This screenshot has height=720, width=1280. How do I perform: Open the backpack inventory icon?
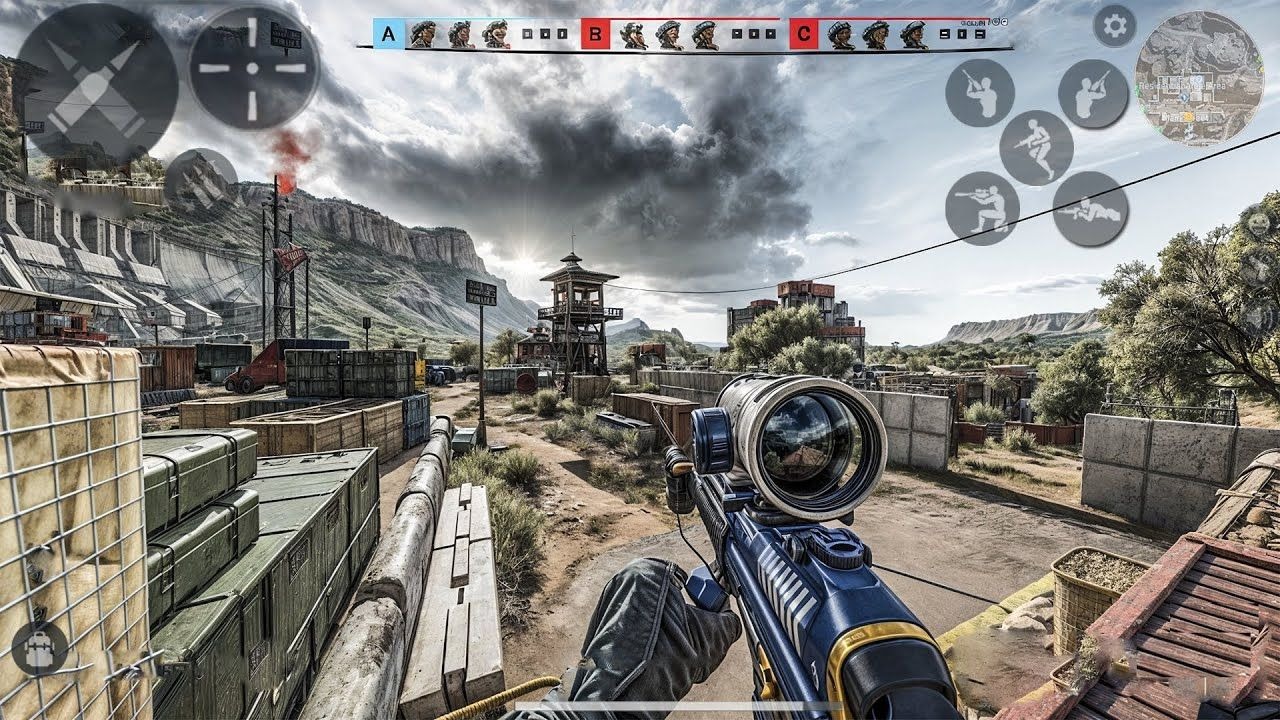(x=40, y=647)
